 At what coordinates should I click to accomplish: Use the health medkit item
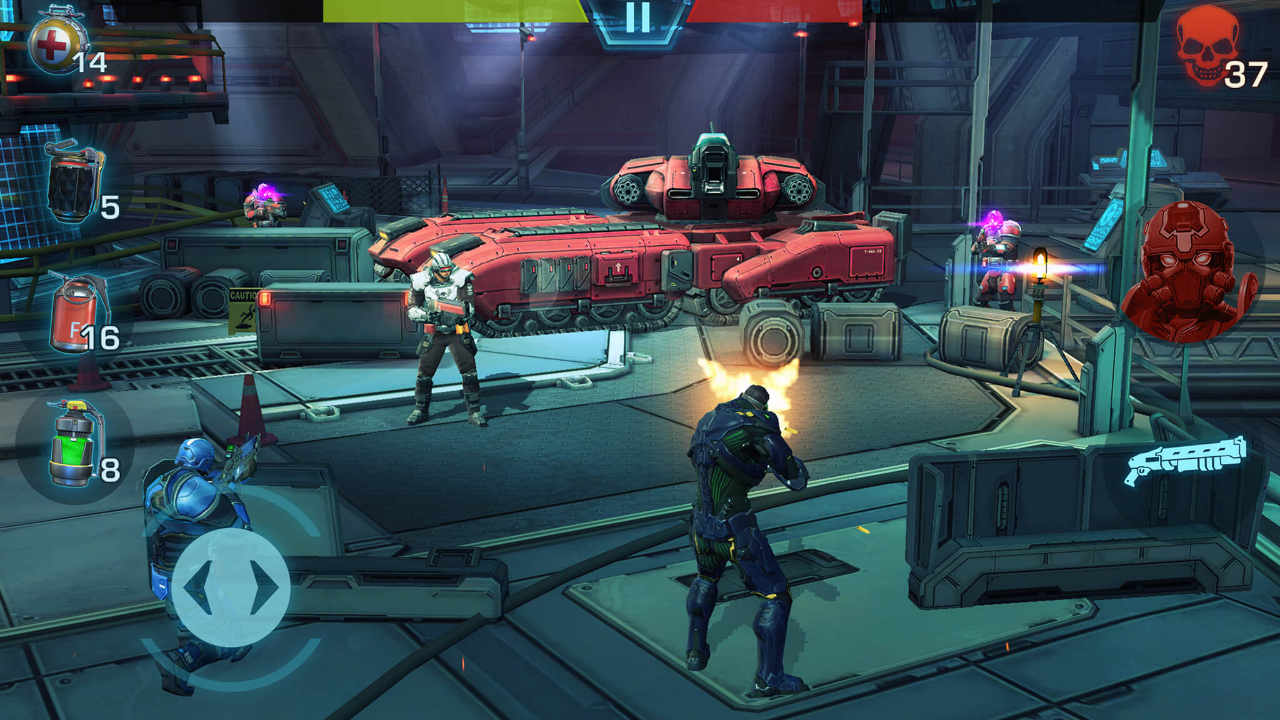click(x=52, y=43)
